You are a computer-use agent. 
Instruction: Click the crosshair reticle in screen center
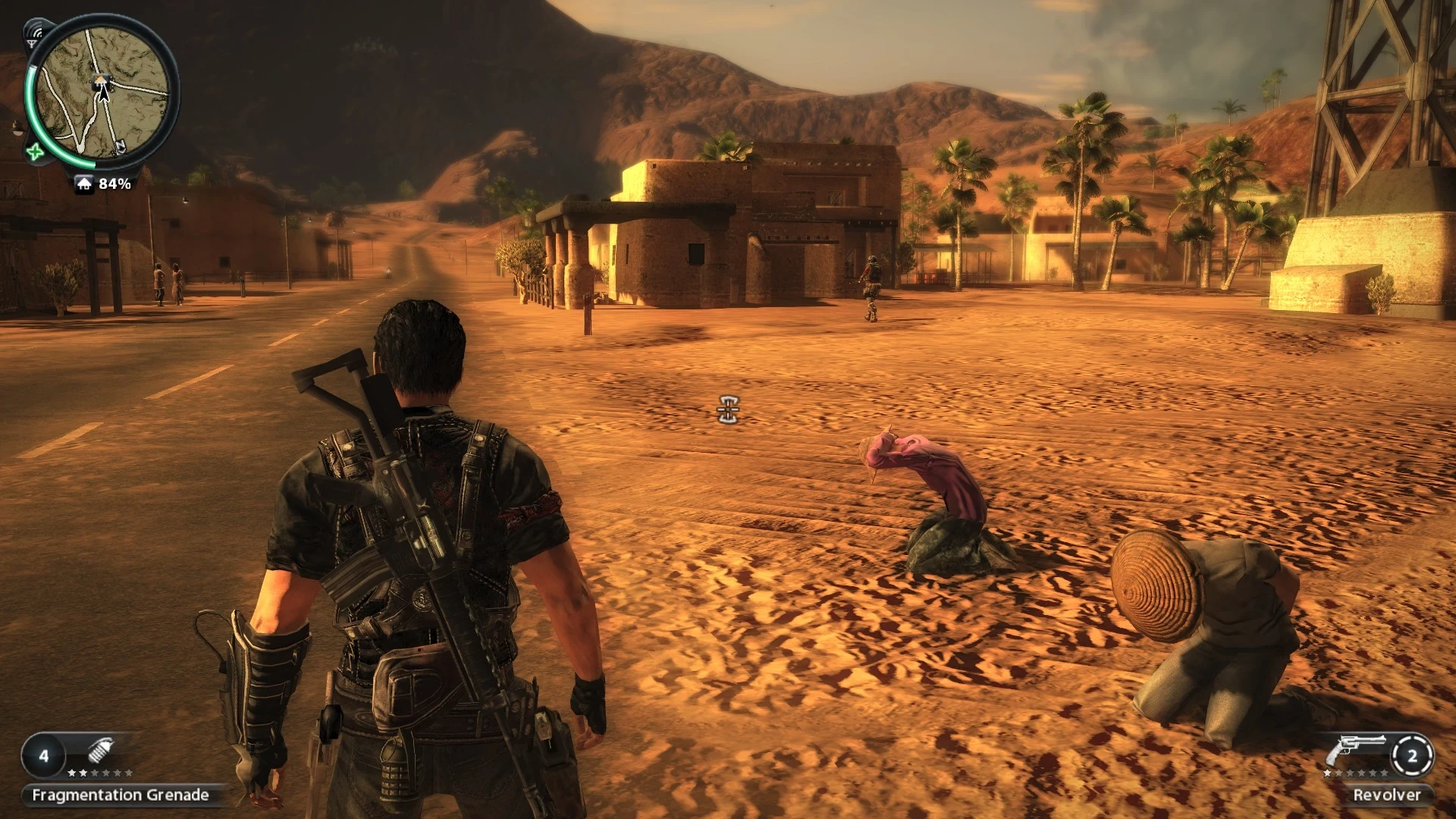(x=726, y=409)
